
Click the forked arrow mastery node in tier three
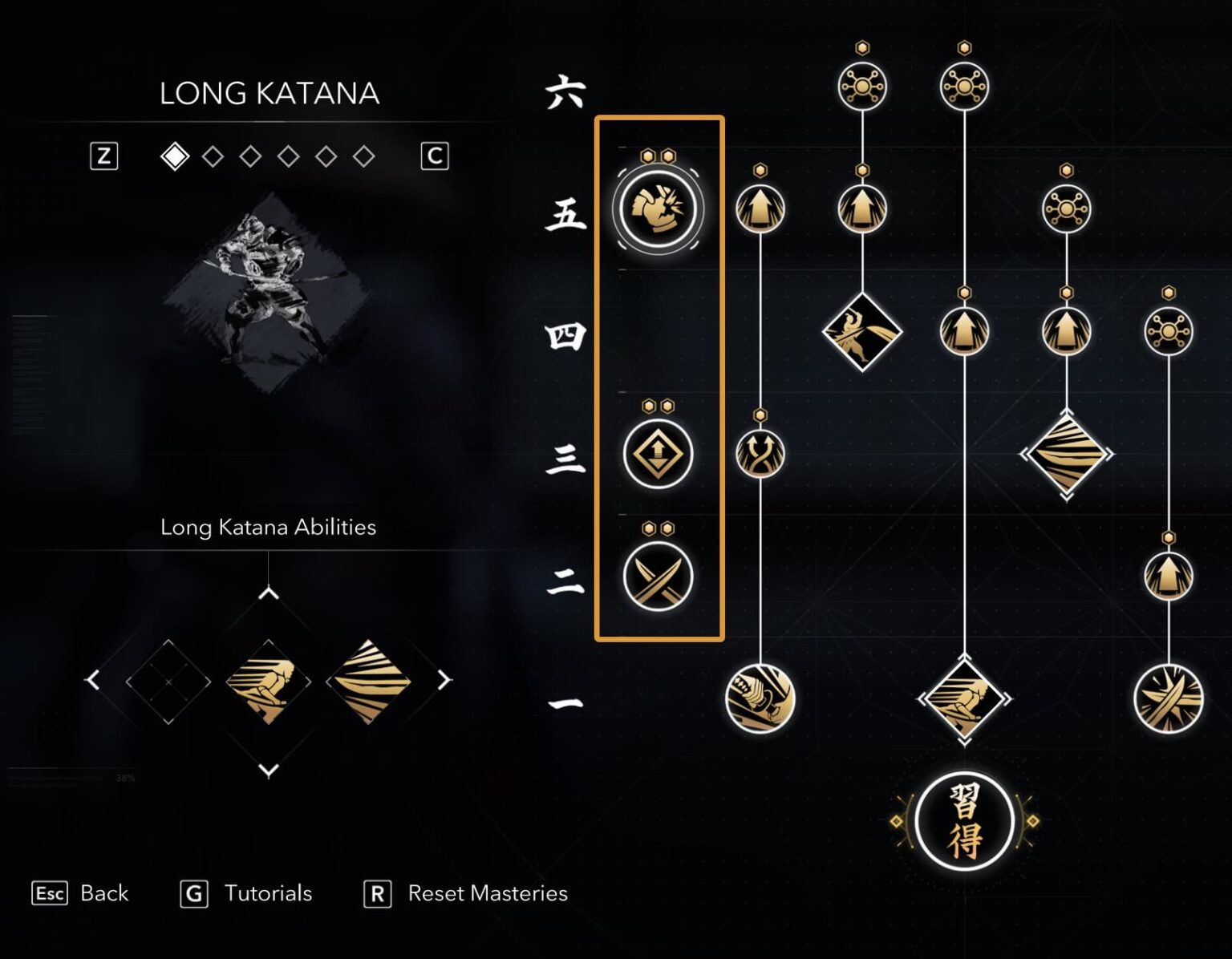coord(760,453)
